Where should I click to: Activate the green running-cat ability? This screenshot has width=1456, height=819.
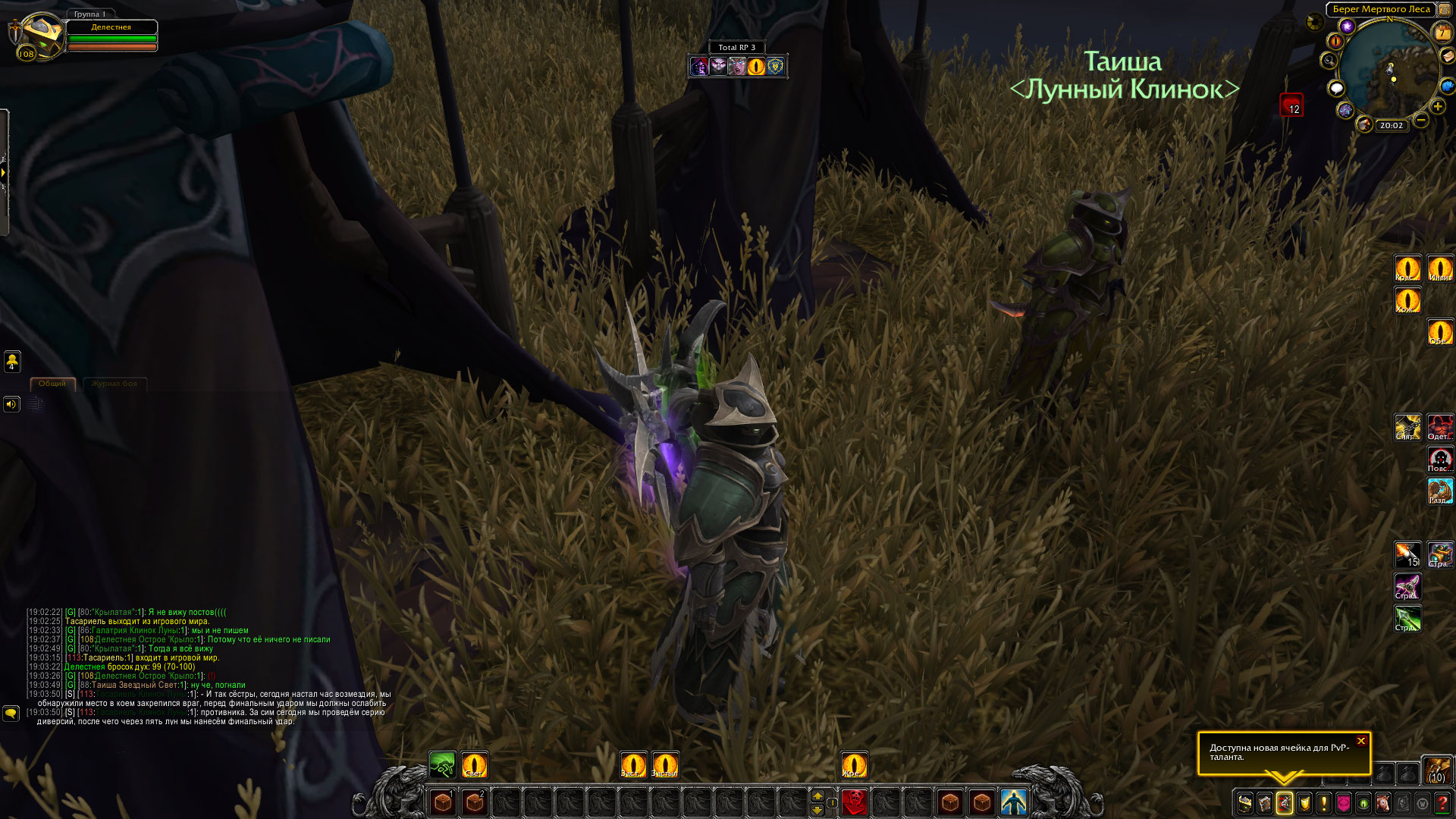click(442, 764)
